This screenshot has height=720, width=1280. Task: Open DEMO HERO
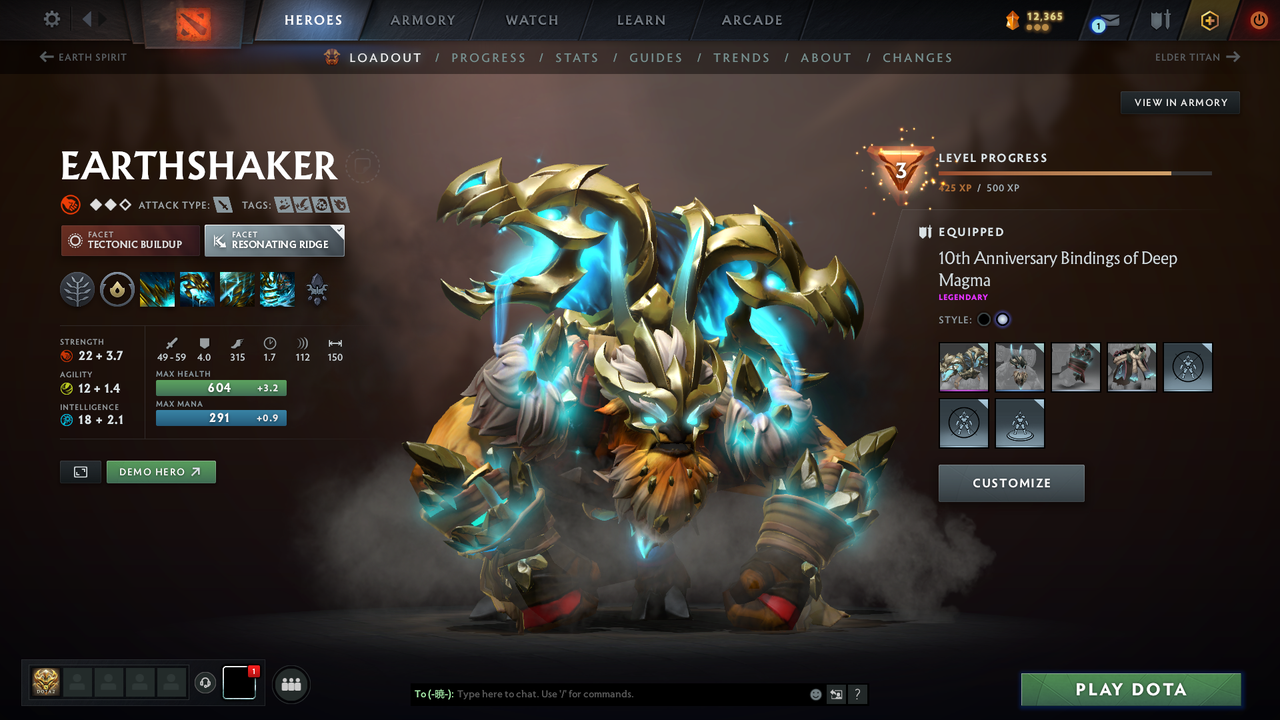pyautogui.click(x=161, y=471)
